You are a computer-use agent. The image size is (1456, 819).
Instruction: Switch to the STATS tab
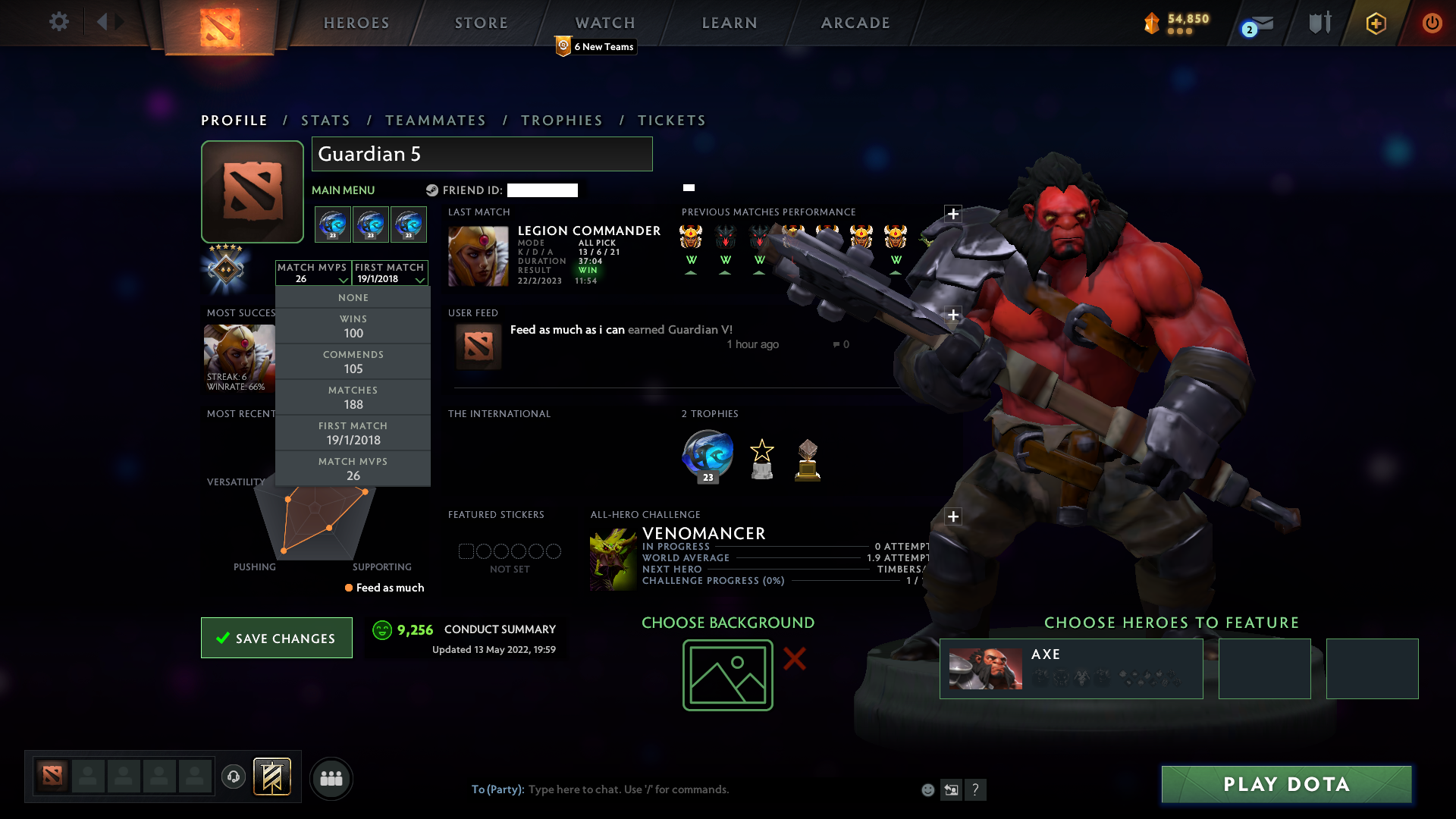click(x=325, y=120)
